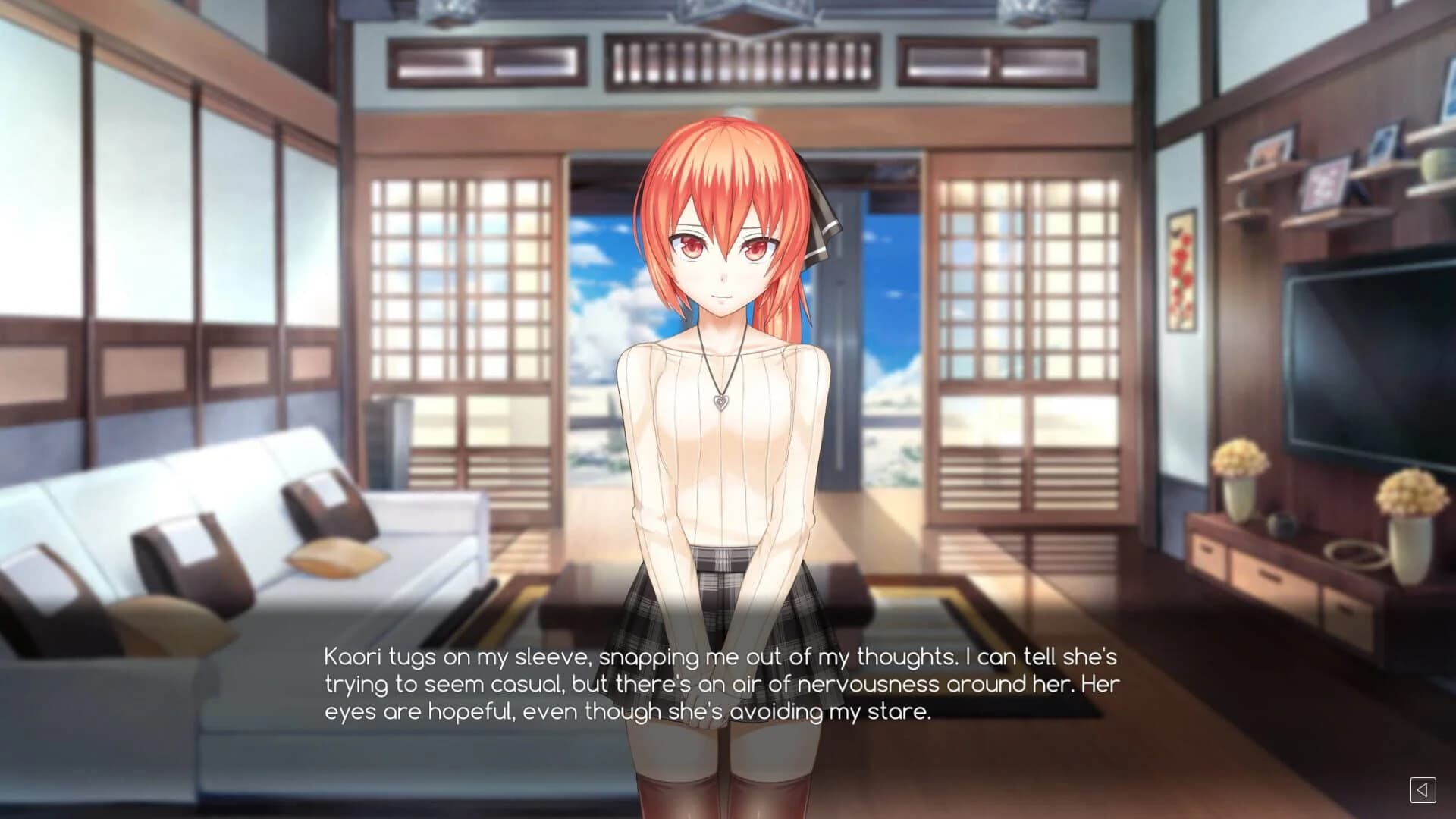Click the word 'Kaori' in the narration

coord(353,657)
